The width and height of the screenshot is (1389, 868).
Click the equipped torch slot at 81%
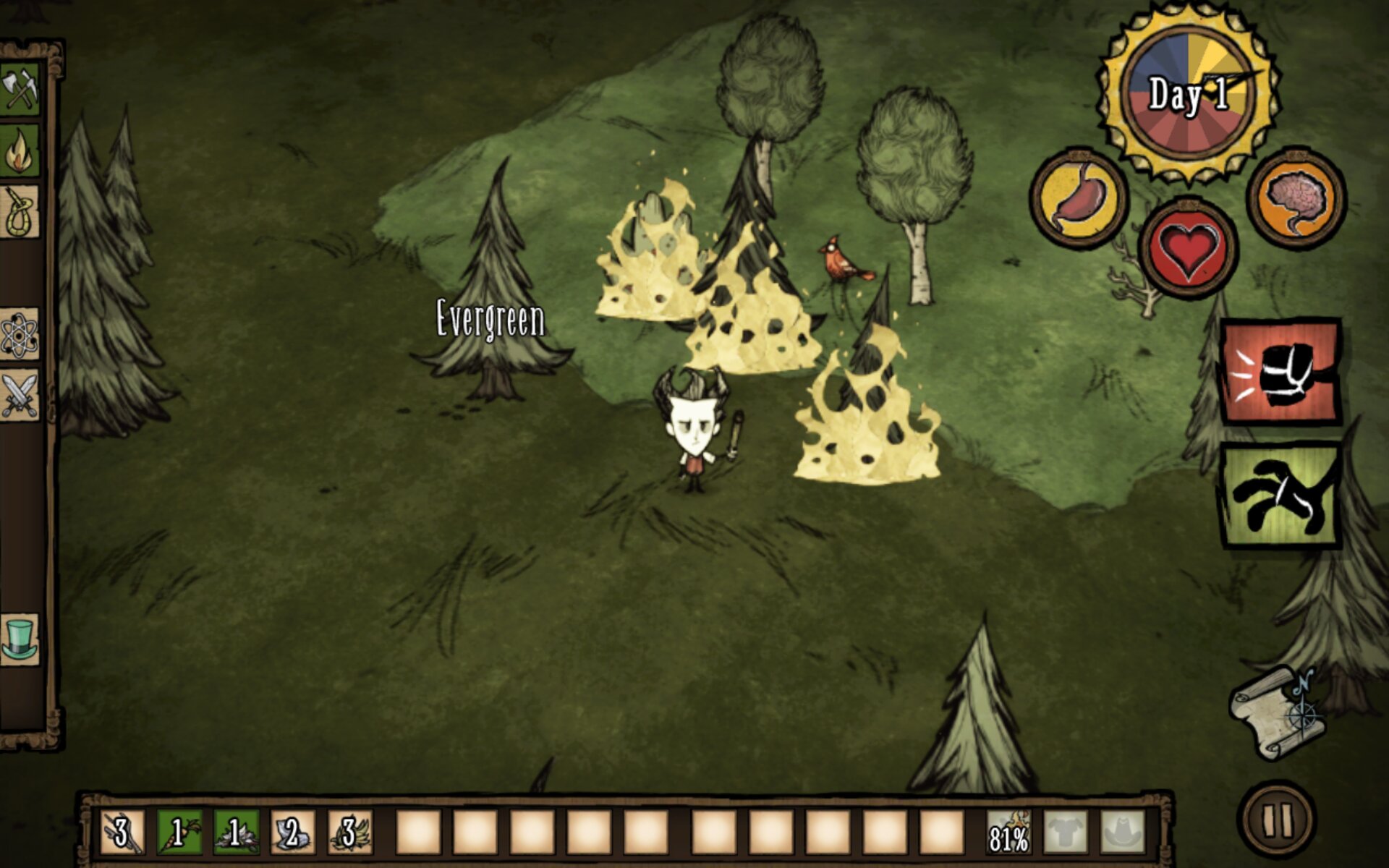click(x=1009, y=832)
